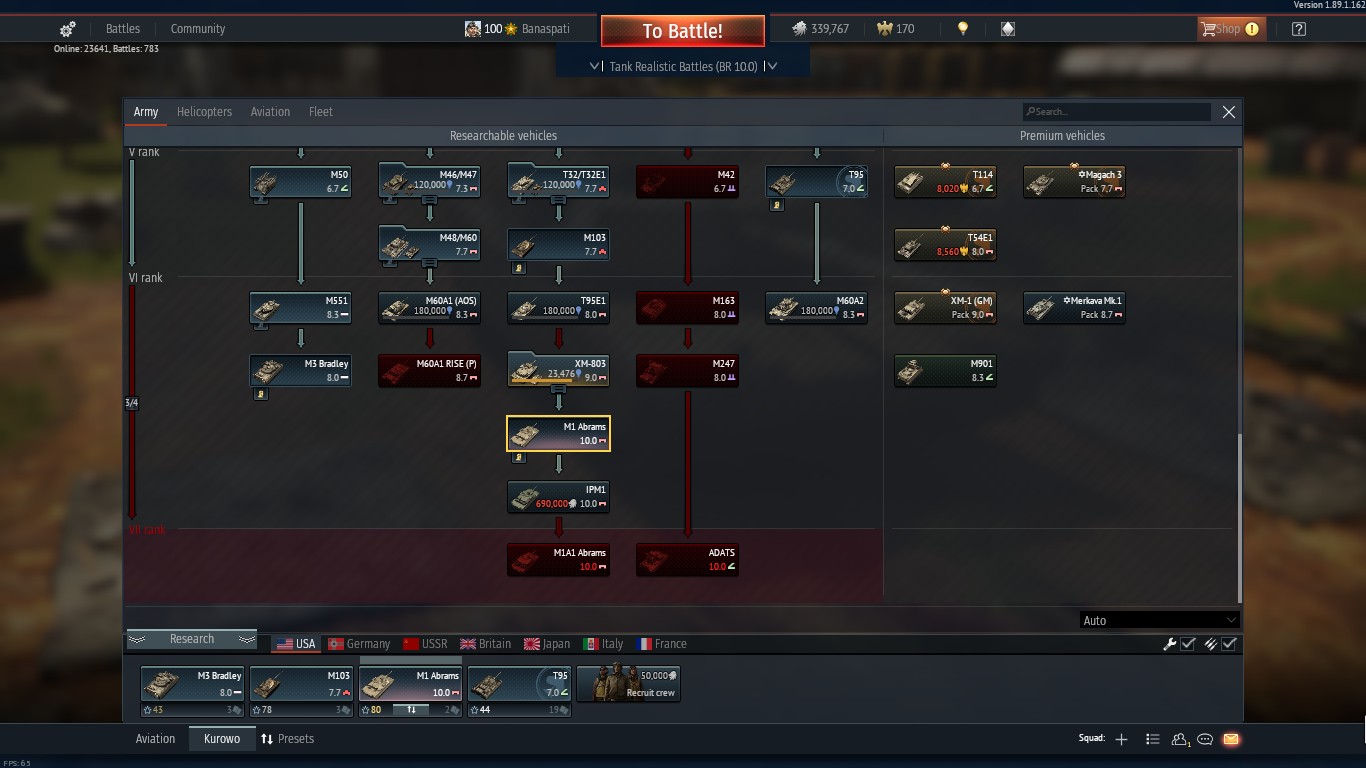Viewport: 1366px width, 768px height.
Task: Open the Auto sorting dropdown
Action: tap(1158, 620)
